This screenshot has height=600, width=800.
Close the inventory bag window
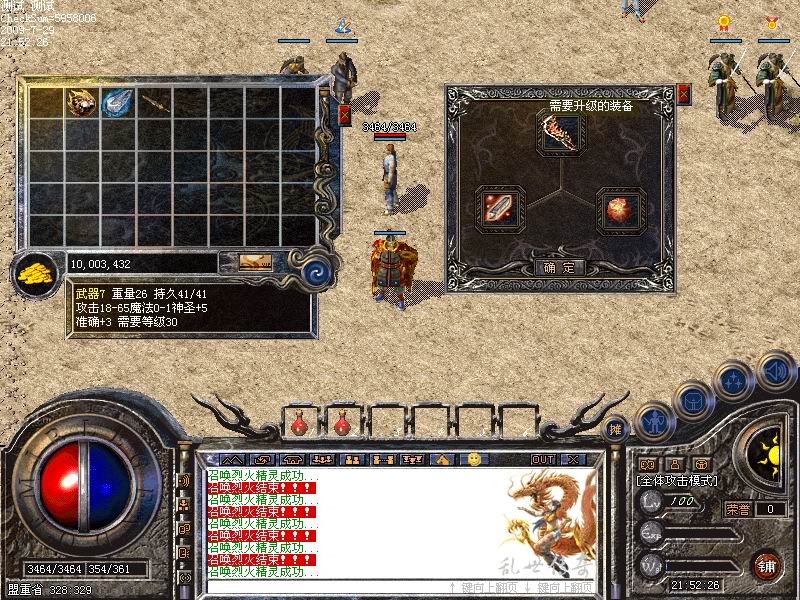tap(345, 114)
